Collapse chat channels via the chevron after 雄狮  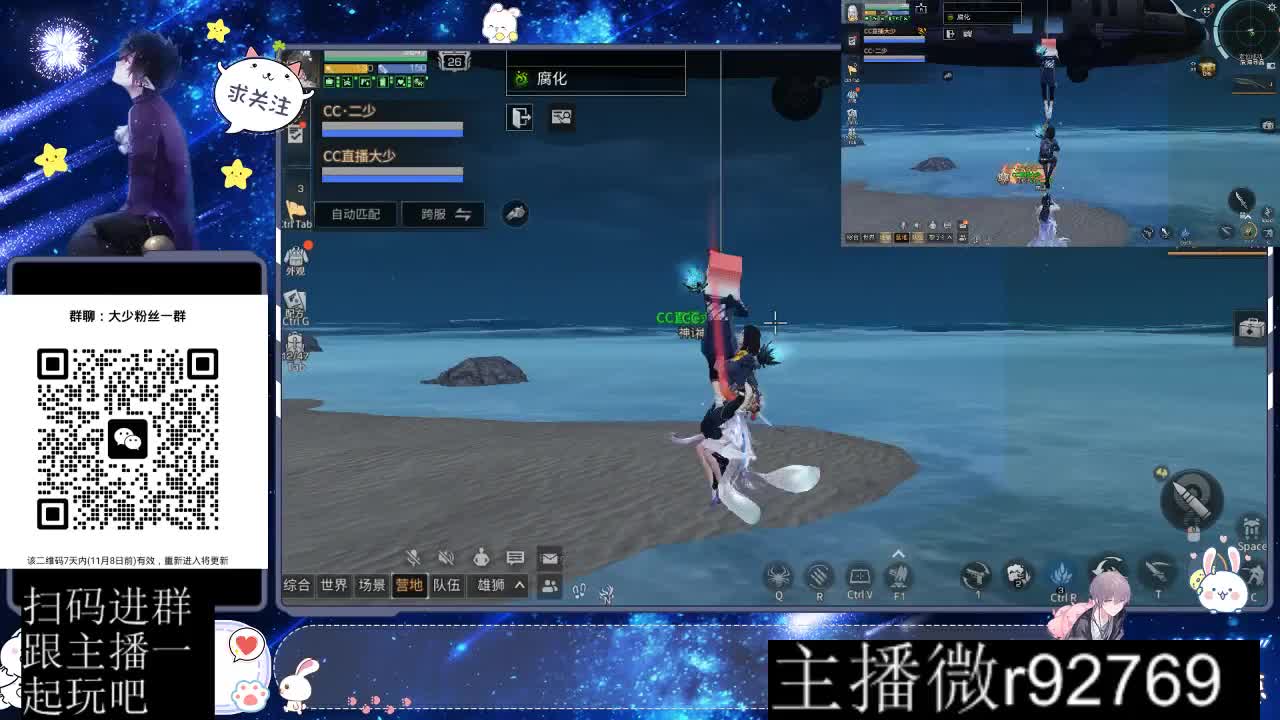pos(519,585)
